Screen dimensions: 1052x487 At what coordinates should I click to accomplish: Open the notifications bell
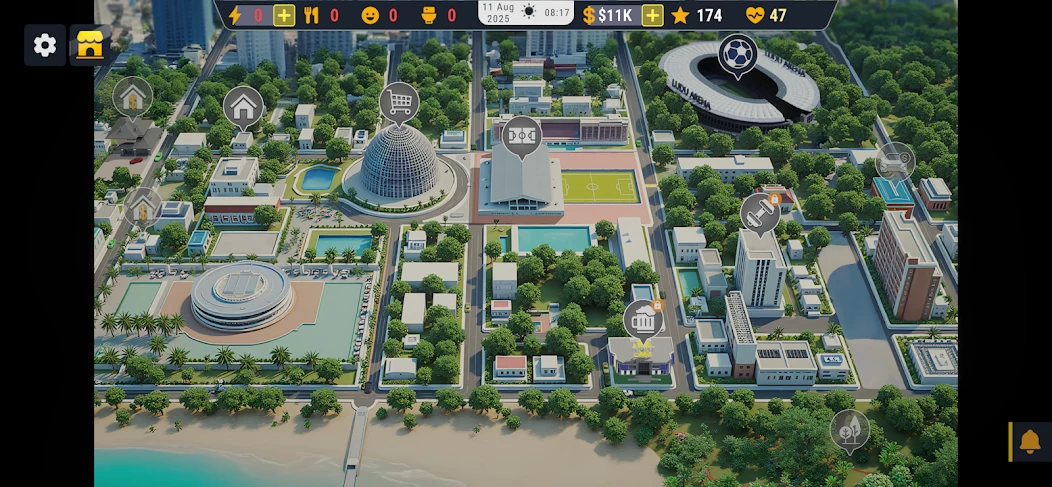click(1030, 441)
